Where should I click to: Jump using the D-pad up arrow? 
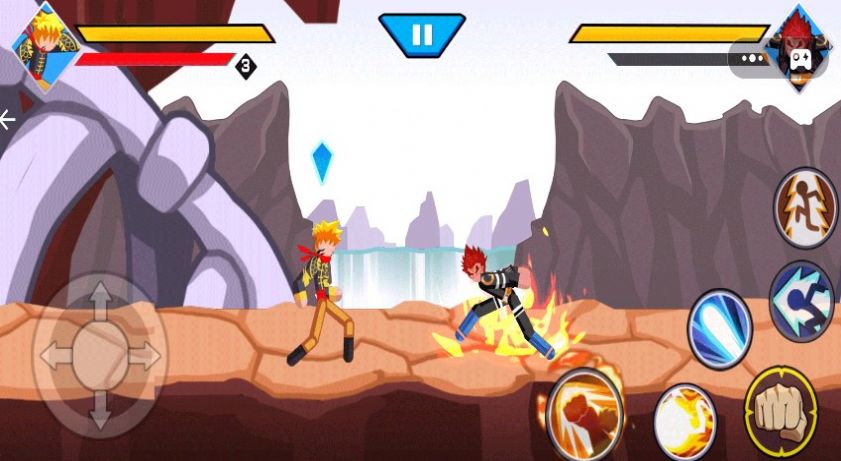100,300
